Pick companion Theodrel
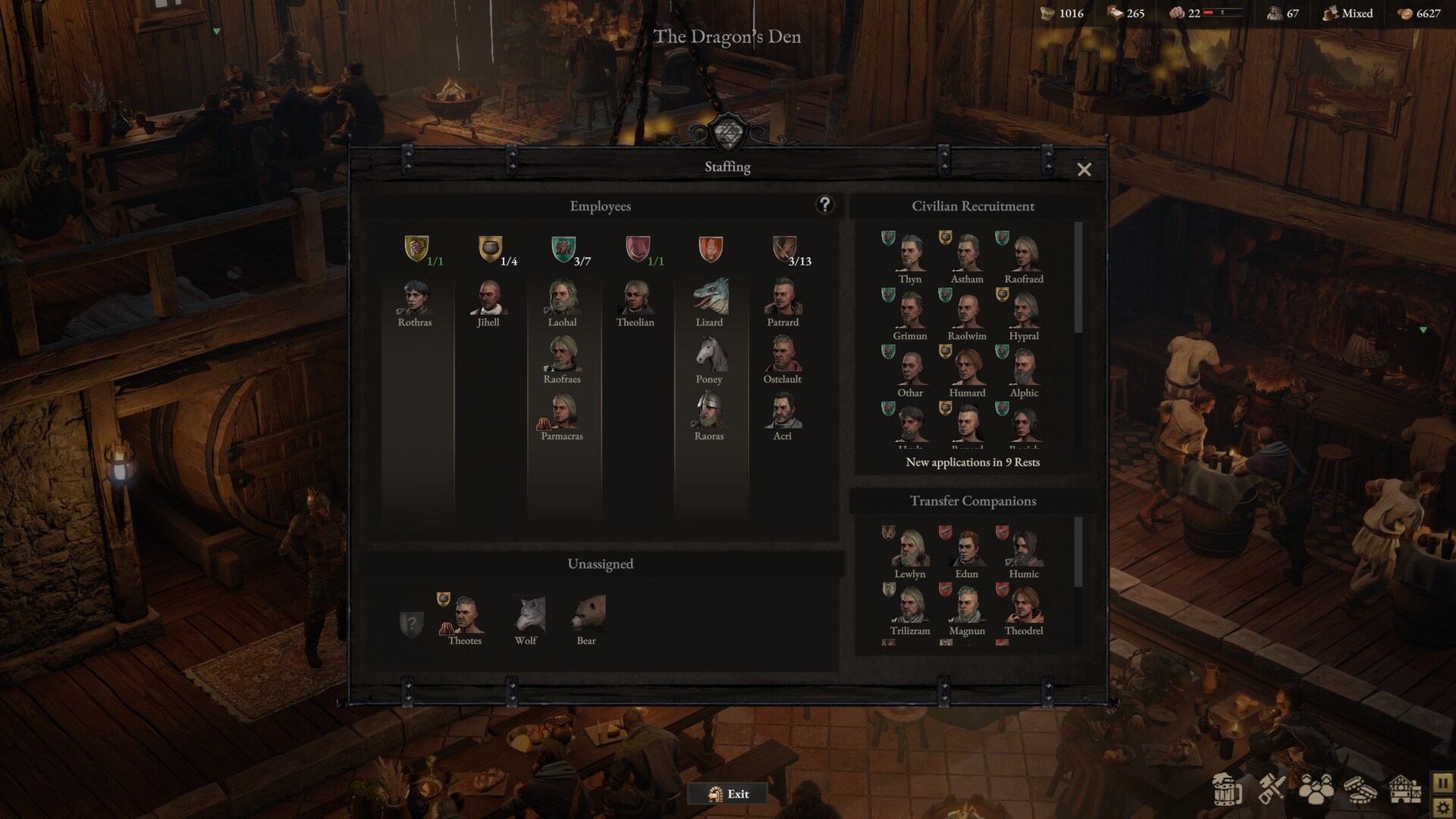This screenshot has height=819, width=1456. click(x=1024, y=607)
